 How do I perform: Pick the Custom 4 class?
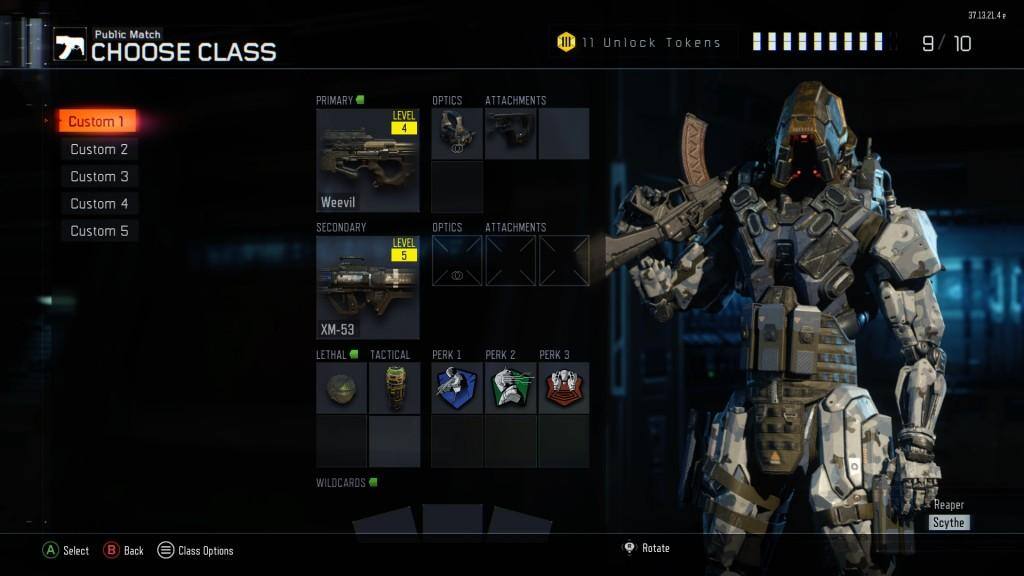(x=99, y=203)
